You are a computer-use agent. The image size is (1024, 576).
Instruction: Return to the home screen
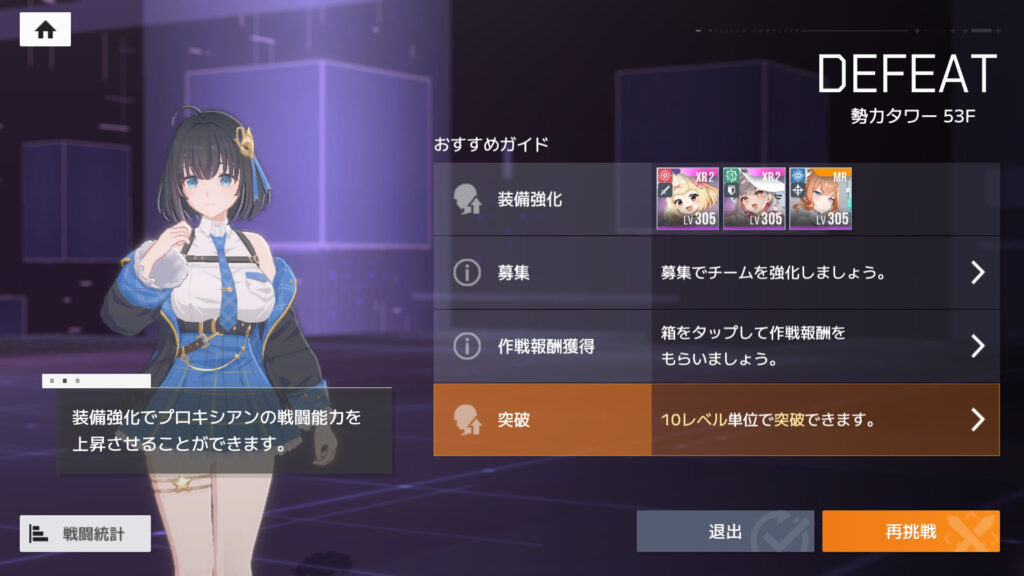(45, 30)
